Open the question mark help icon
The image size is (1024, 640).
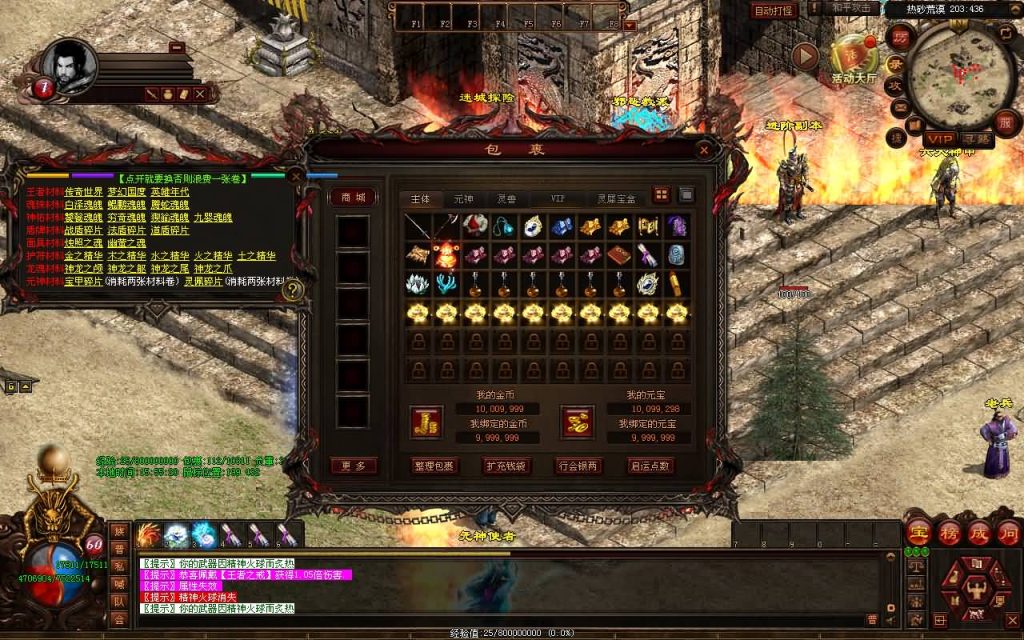[293, 290]
